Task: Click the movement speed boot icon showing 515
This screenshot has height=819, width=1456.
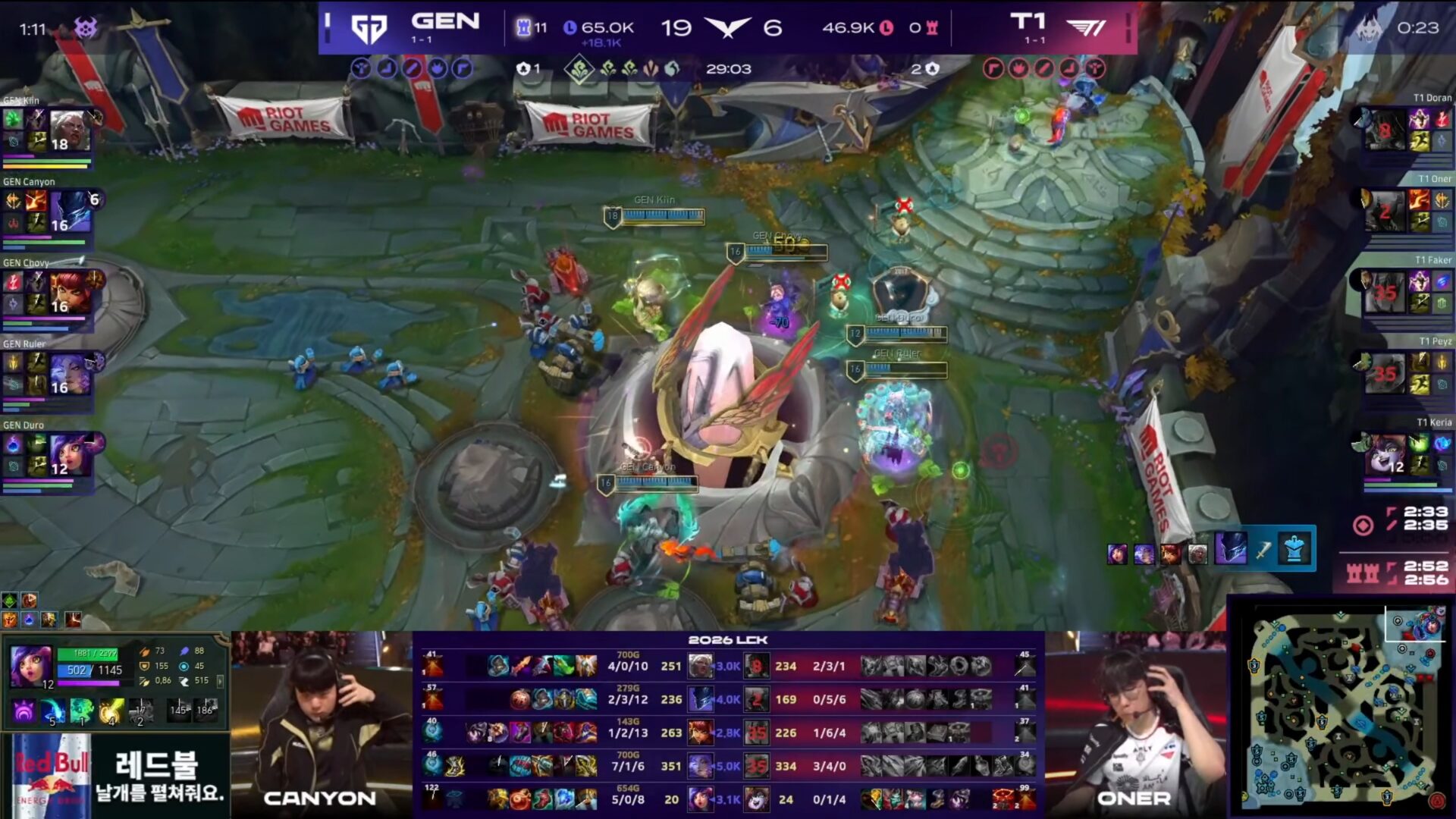Action: click(x=185, y=680)
